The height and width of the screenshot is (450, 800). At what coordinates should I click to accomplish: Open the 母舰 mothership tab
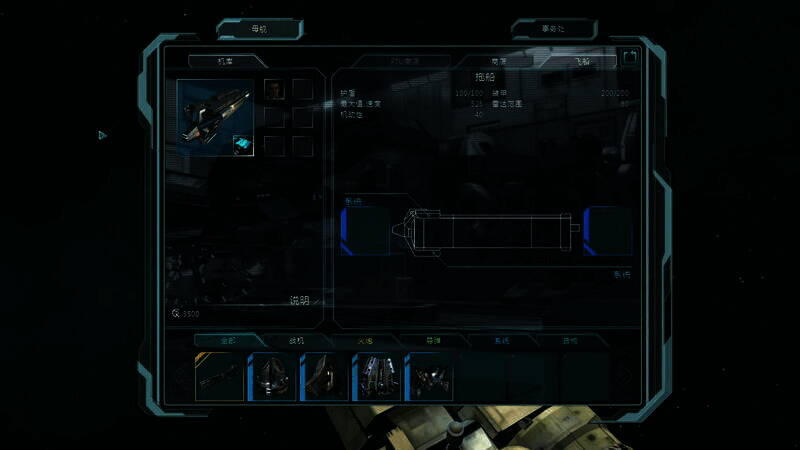pyautogui.click(x=259, y=29)
